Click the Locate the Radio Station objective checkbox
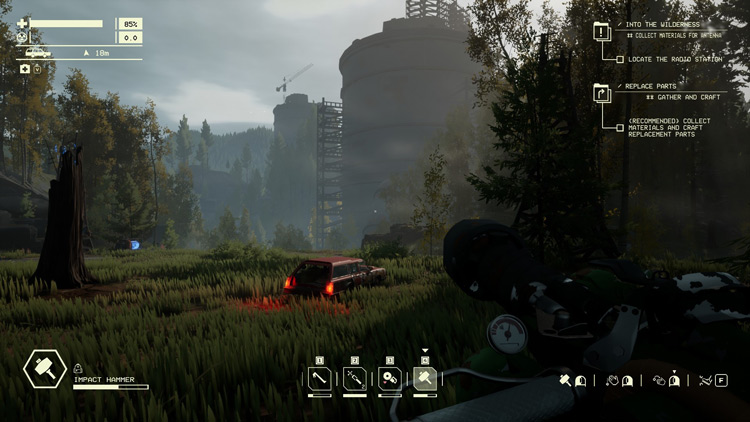Screen dimensions: 750x422 pos(621,60)
